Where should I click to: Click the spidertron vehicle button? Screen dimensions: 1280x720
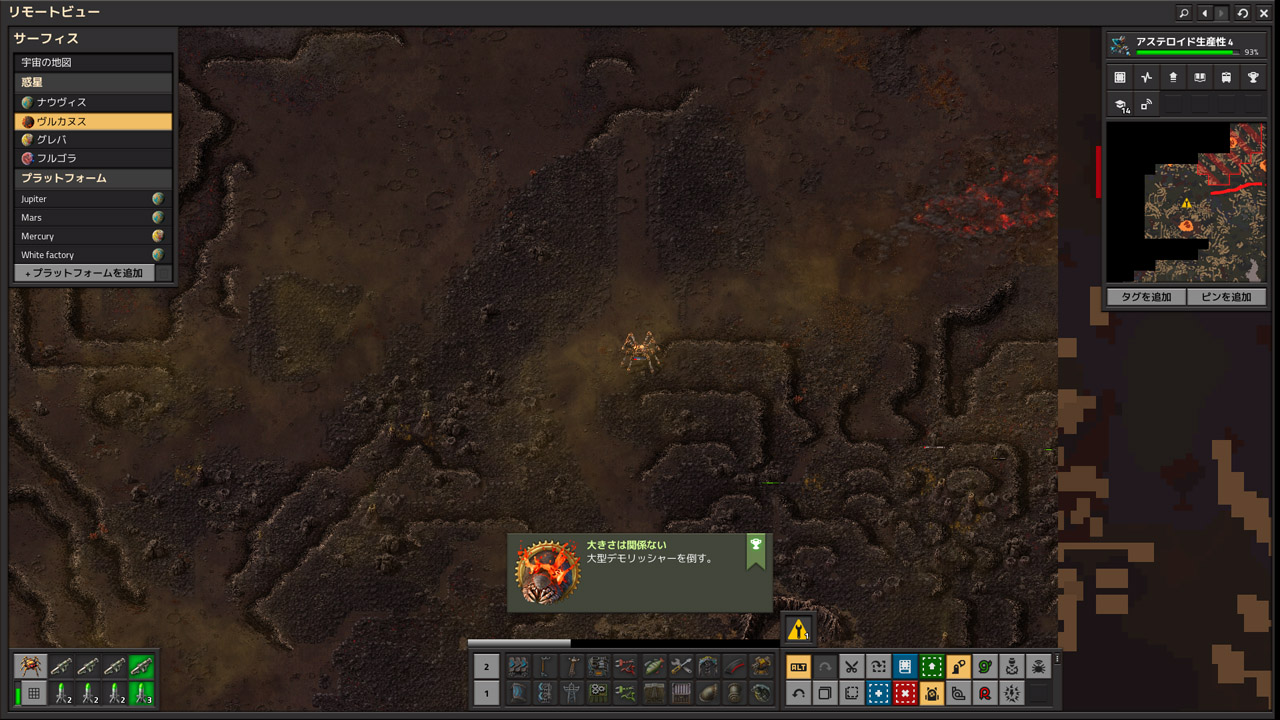tap(32, 666)
